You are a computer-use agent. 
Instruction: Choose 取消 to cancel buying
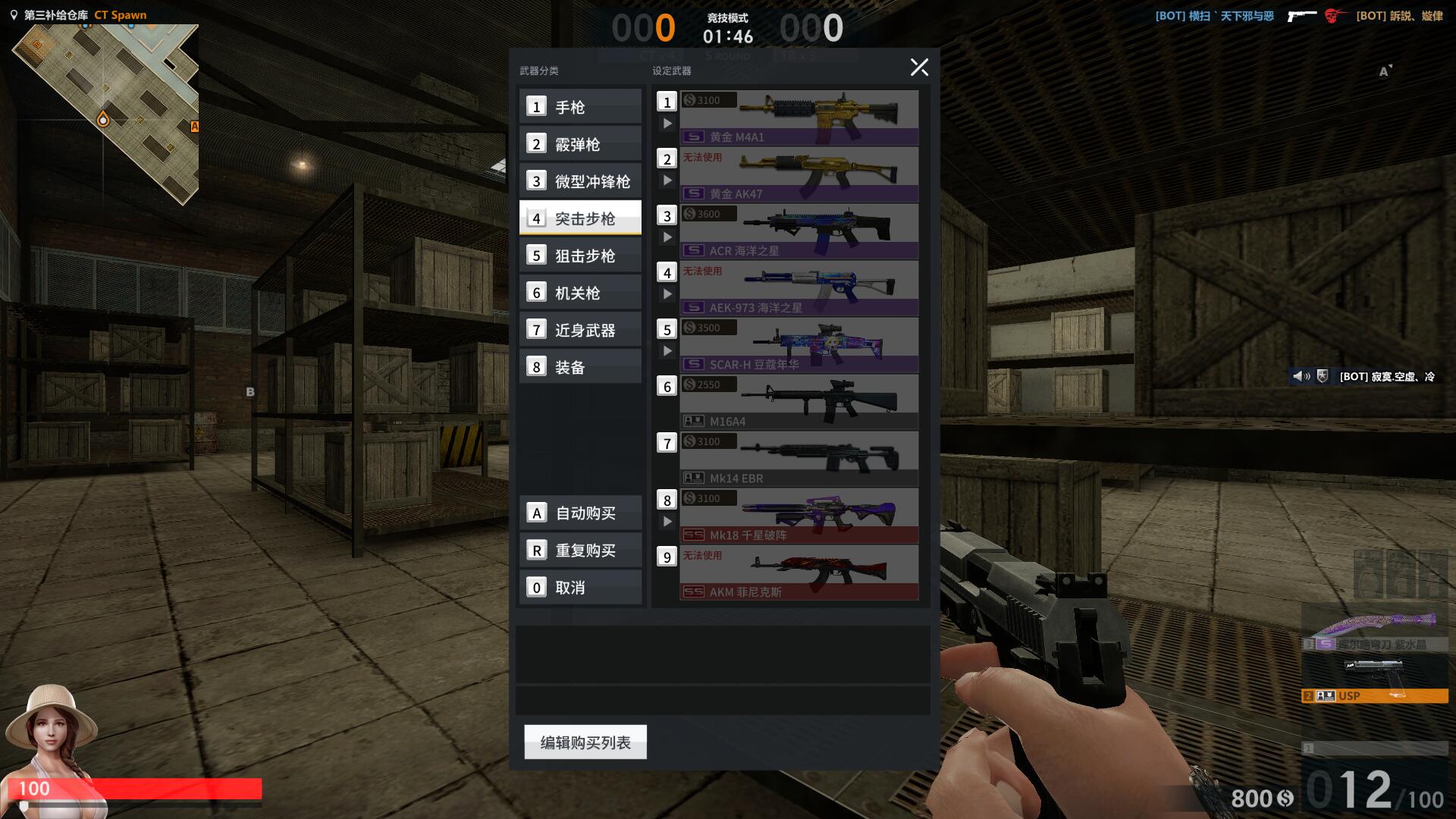tap(580, 588)
